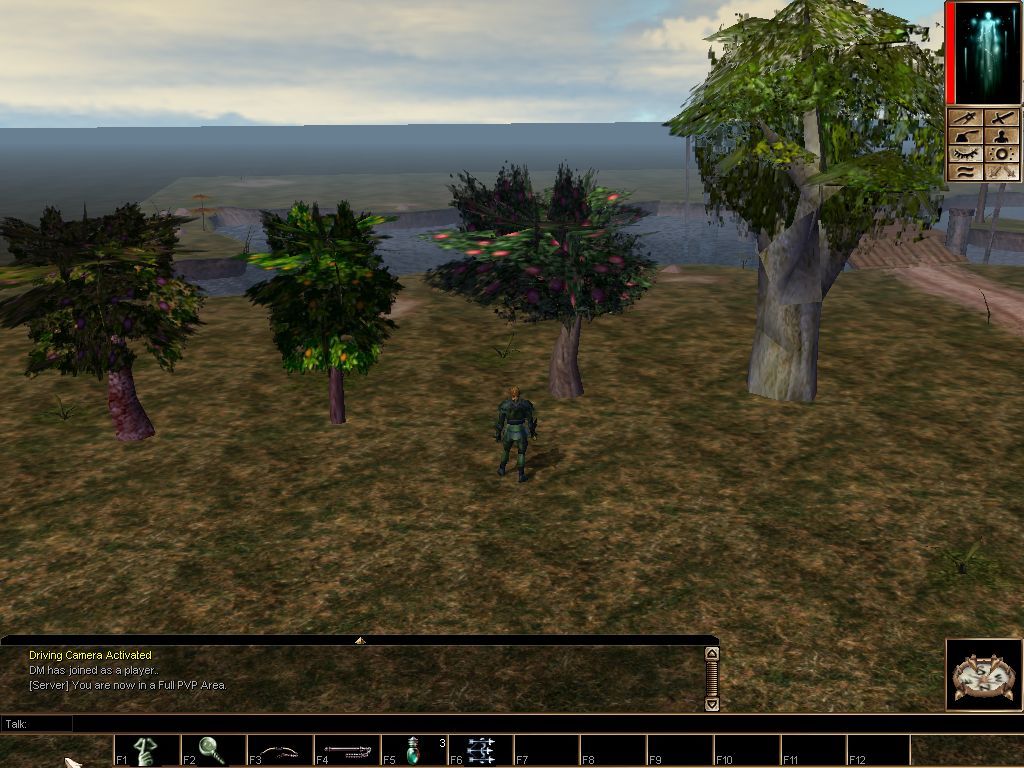The width and height of the screenshot is (1024, 768).
Task: Click the chat log scroll-down arrow
Action: pos(712,703)
